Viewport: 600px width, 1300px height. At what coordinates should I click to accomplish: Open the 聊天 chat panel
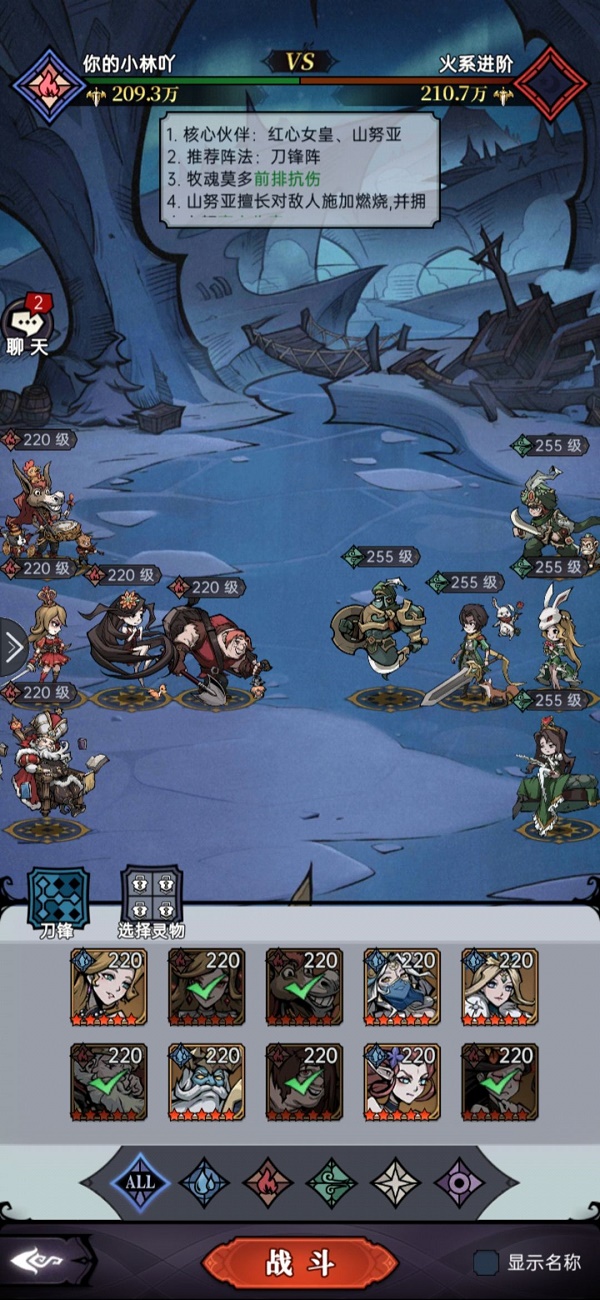pos(26,326)
